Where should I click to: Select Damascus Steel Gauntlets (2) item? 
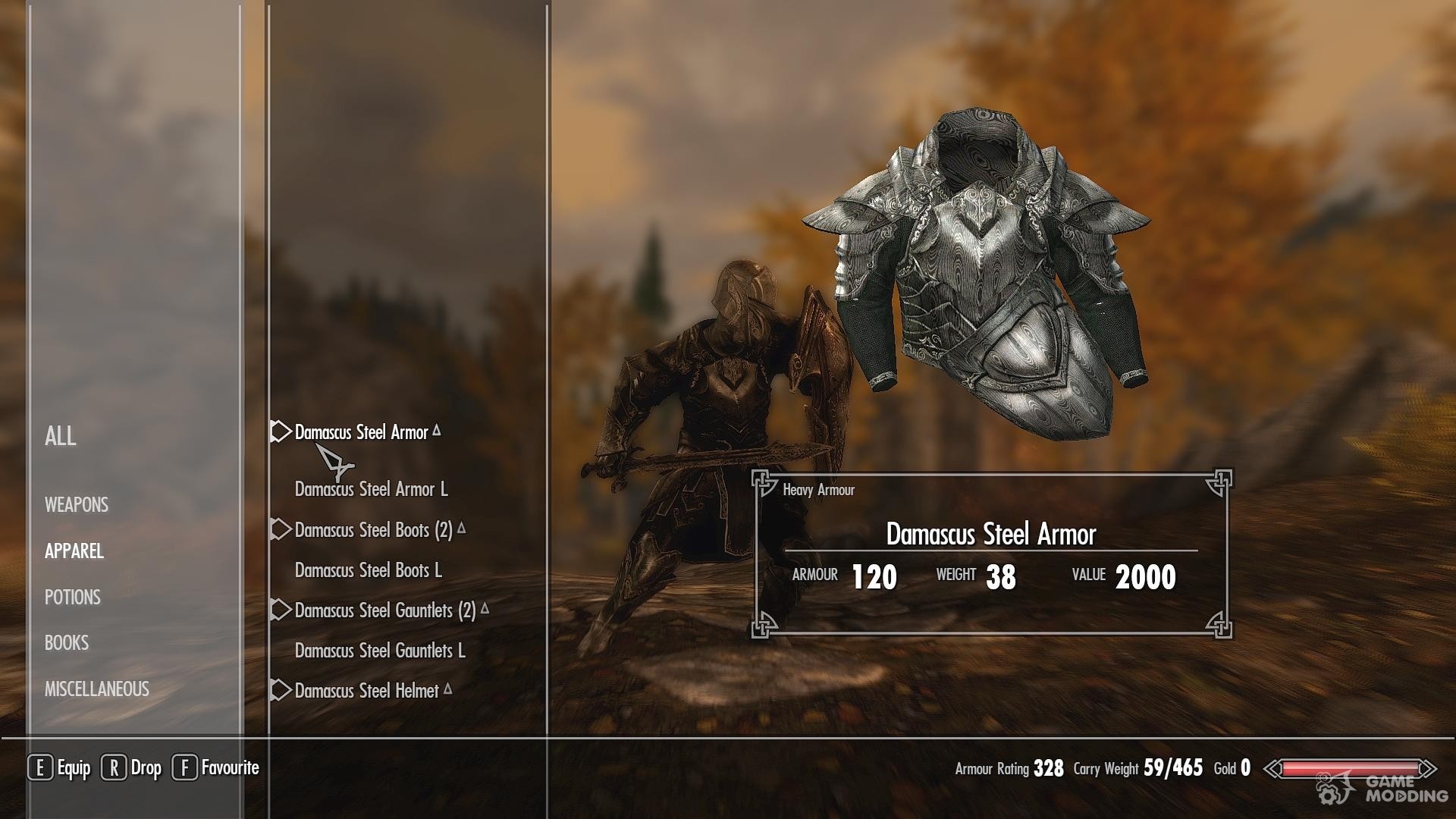(384, 610)
